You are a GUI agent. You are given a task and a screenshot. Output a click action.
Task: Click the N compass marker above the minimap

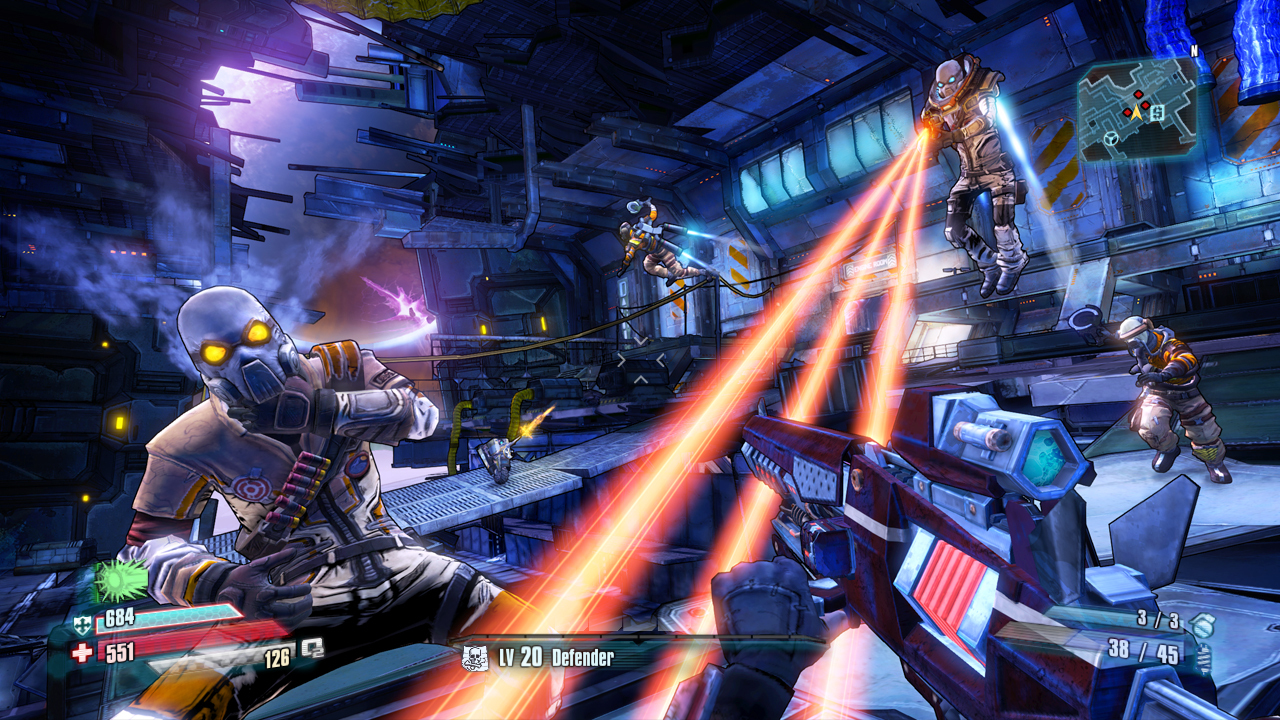(1193, 50)
